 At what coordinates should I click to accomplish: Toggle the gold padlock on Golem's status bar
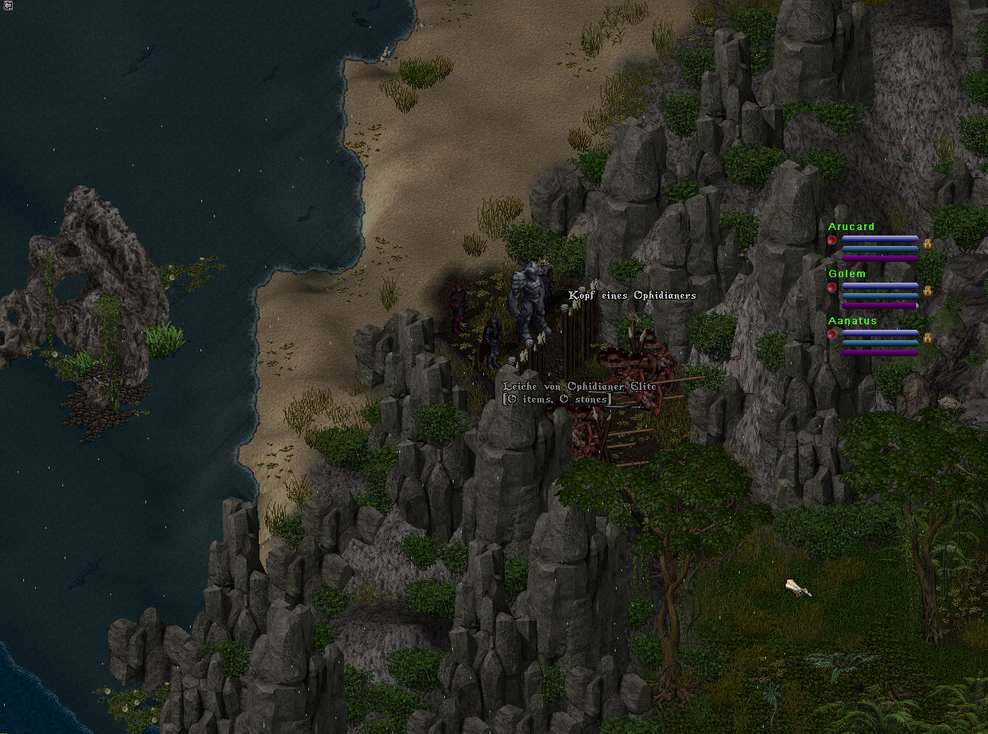coord(927,290)
